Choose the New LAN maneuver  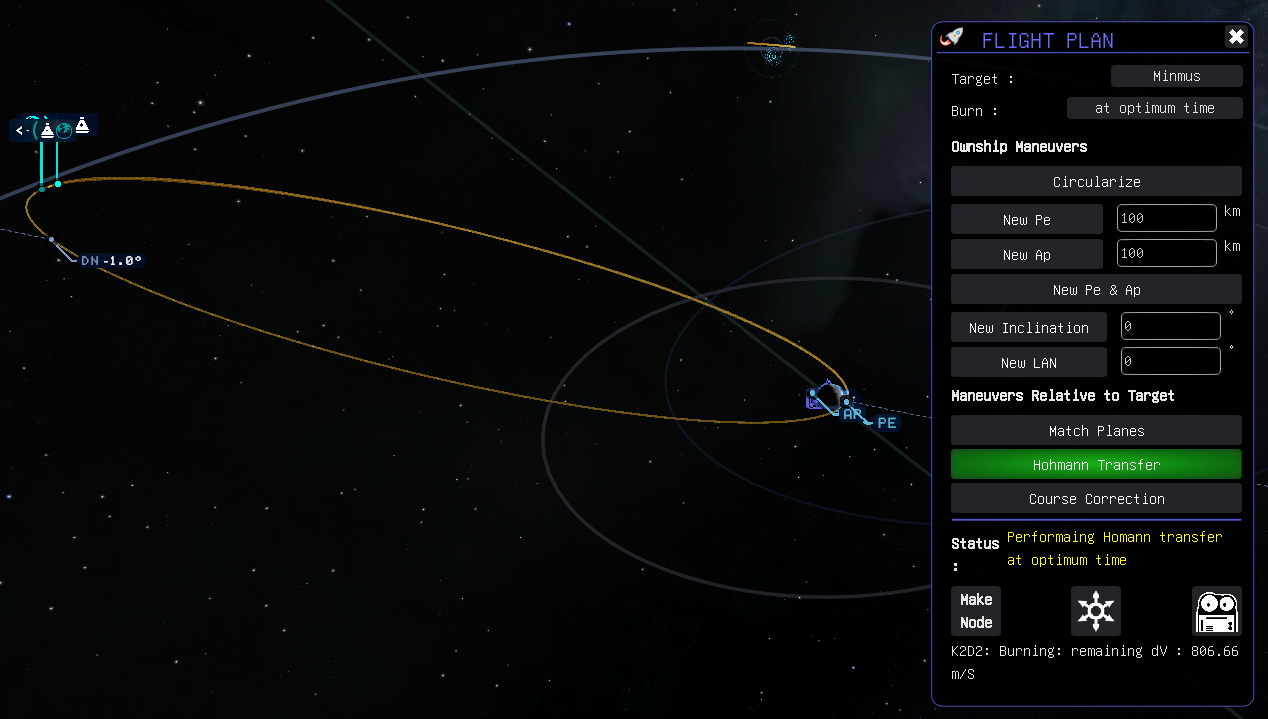pos(1028,363)
